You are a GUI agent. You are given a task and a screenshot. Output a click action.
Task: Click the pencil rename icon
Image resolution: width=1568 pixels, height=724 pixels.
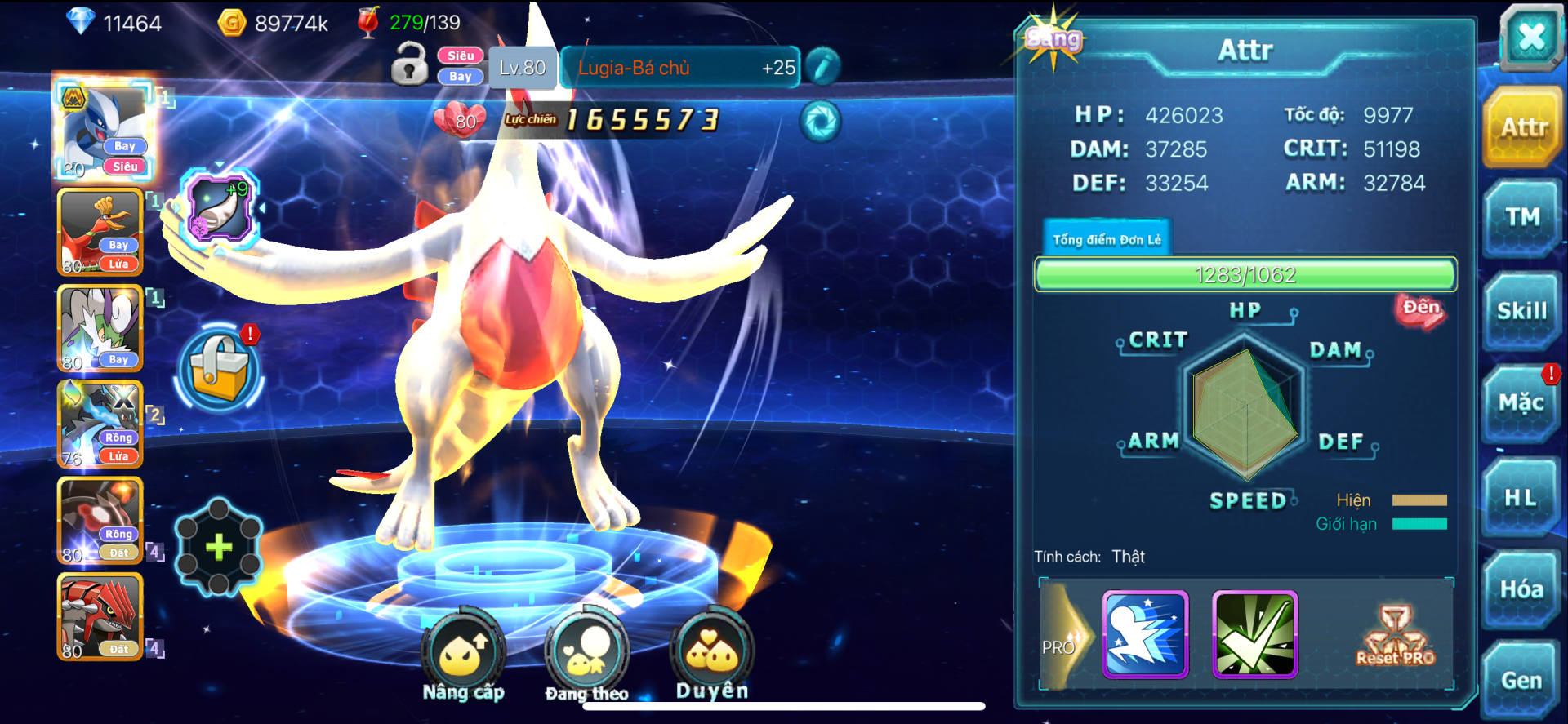823,67
